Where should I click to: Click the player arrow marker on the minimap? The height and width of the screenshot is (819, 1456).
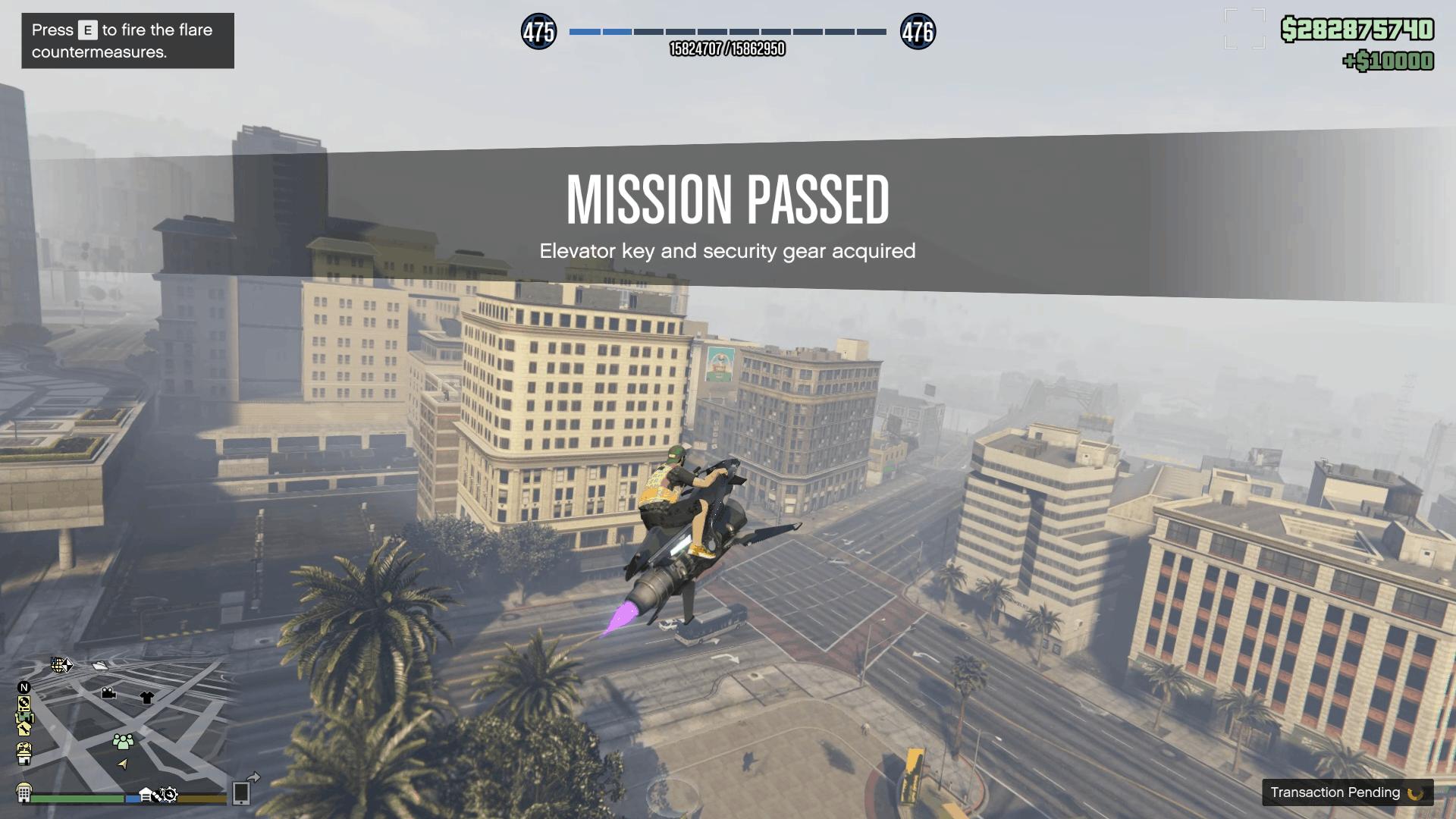coord(124,764)
